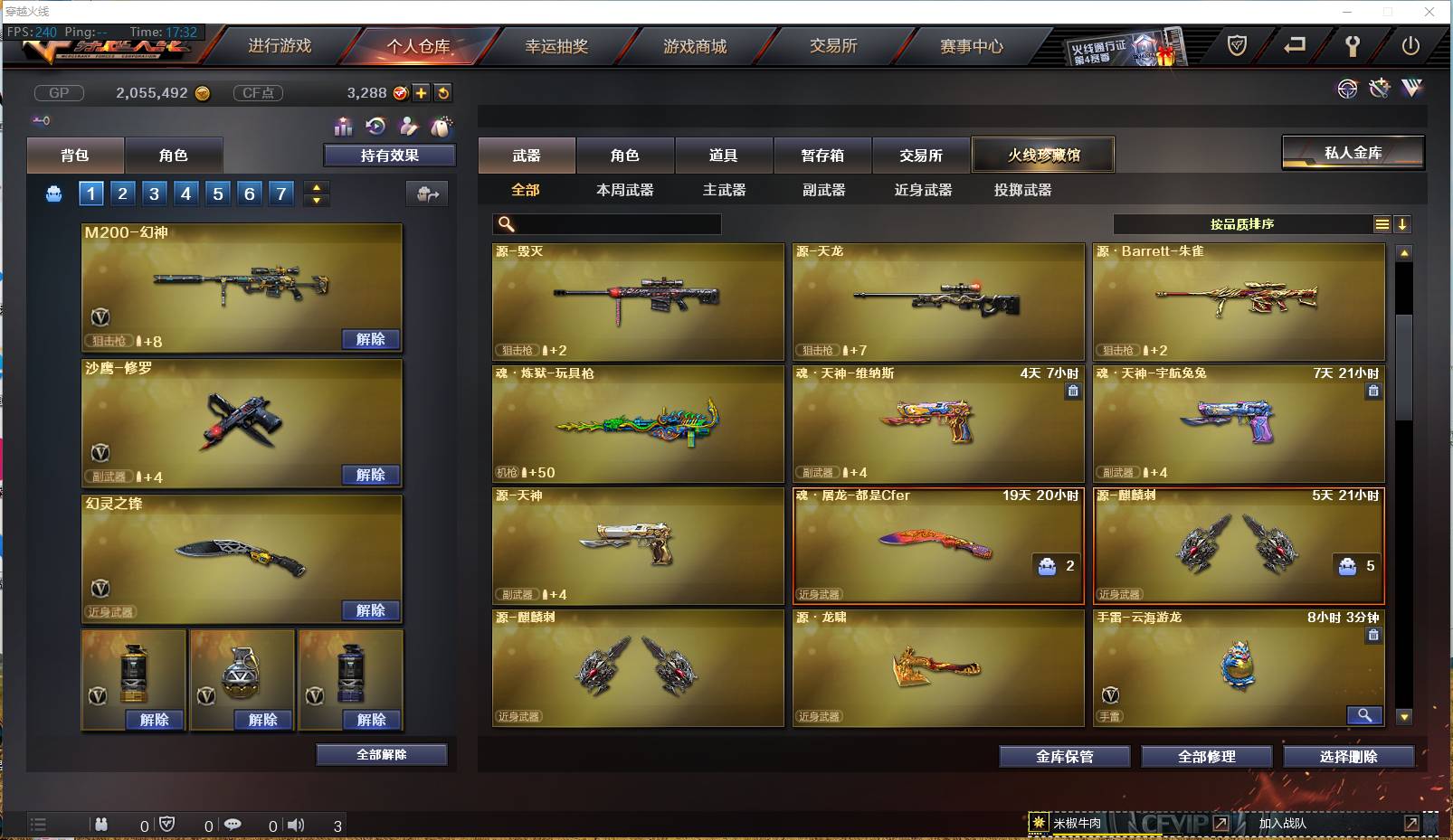
Task: Click the dog-tag achievement icon near 持有效果
Action: pos(442,127)
